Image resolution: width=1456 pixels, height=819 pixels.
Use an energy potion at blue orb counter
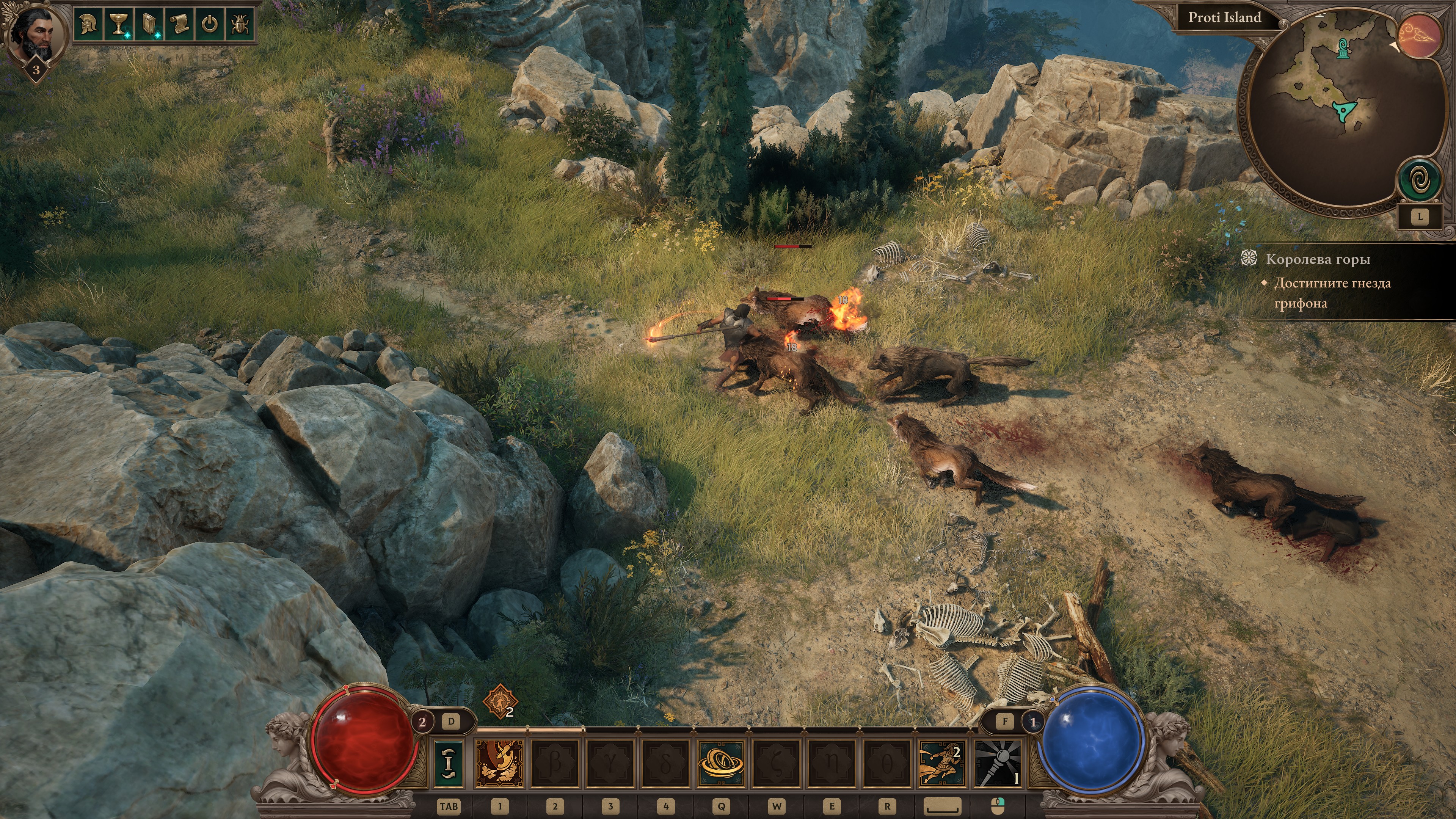point(1032,722)
